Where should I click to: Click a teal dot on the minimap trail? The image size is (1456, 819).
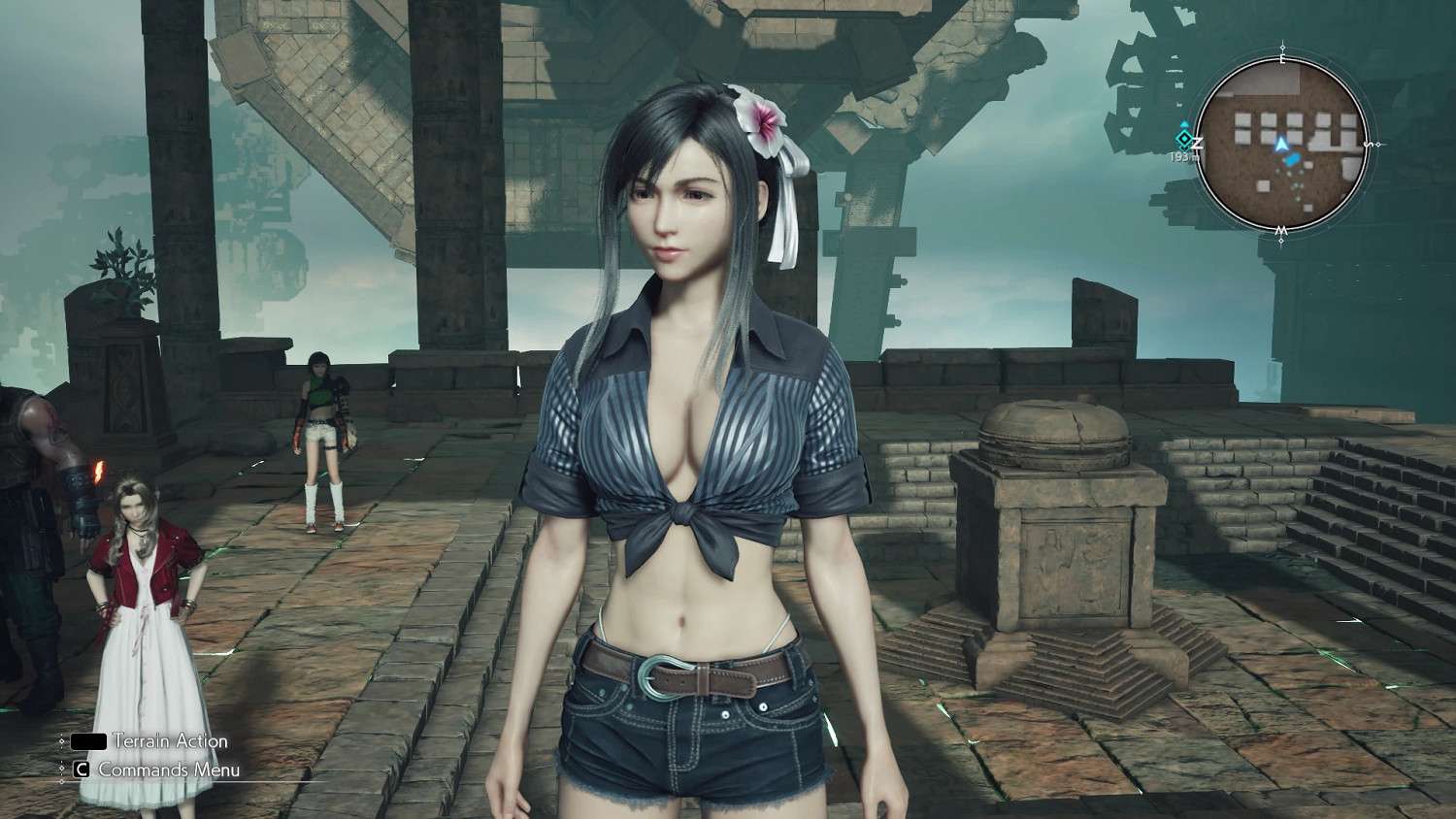click(1288, 174)
